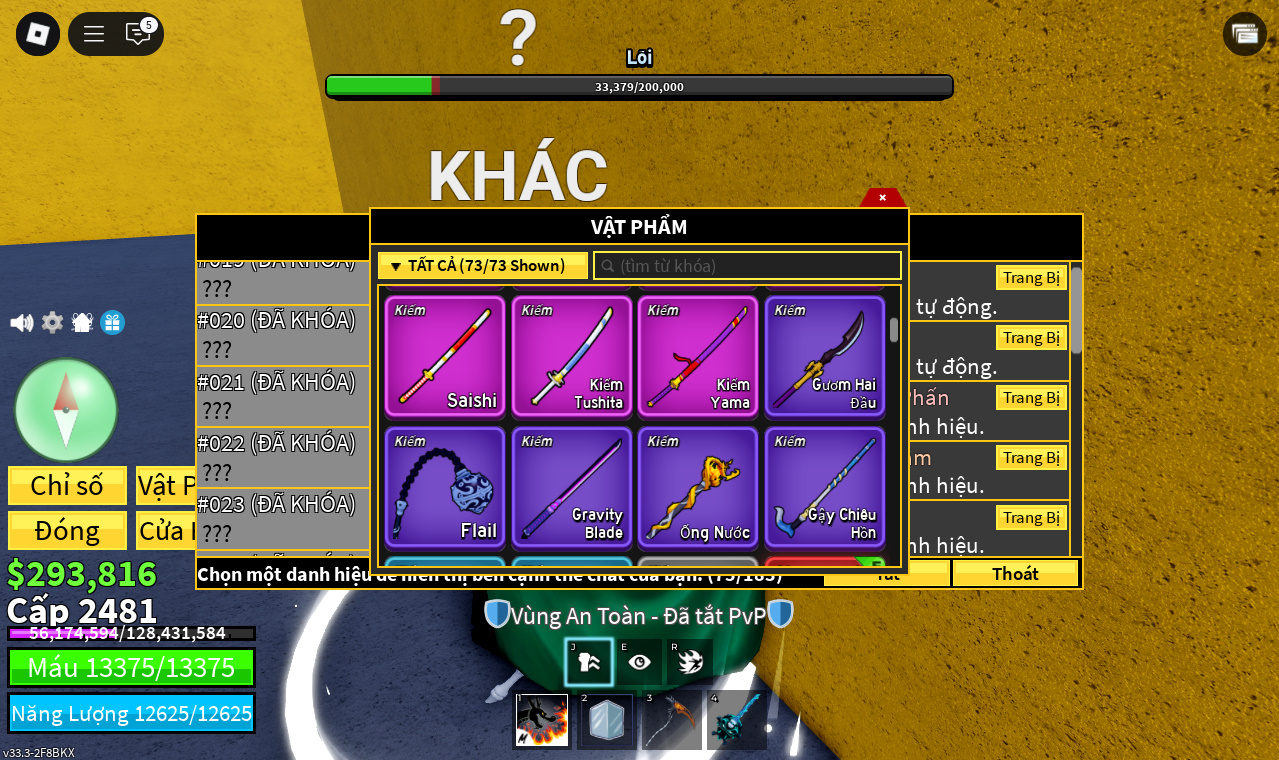Exit the titles panel via Thoát
The image size is (1279, 760).
pyautogui.click(x=1015, y=574)
